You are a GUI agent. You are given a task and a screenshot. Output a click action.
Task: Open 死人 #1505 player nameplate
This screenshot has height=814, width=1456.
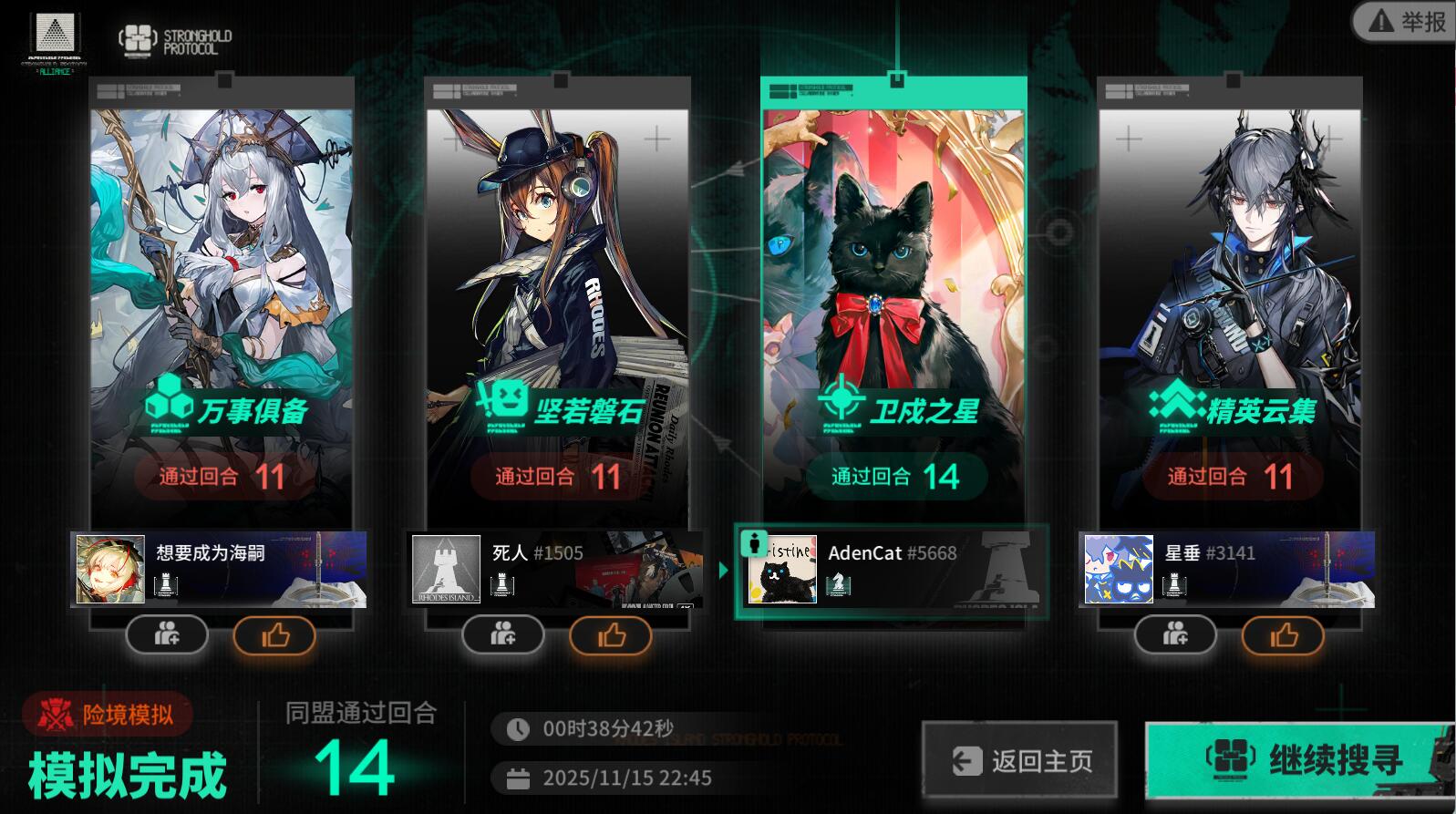pos(555,570)
